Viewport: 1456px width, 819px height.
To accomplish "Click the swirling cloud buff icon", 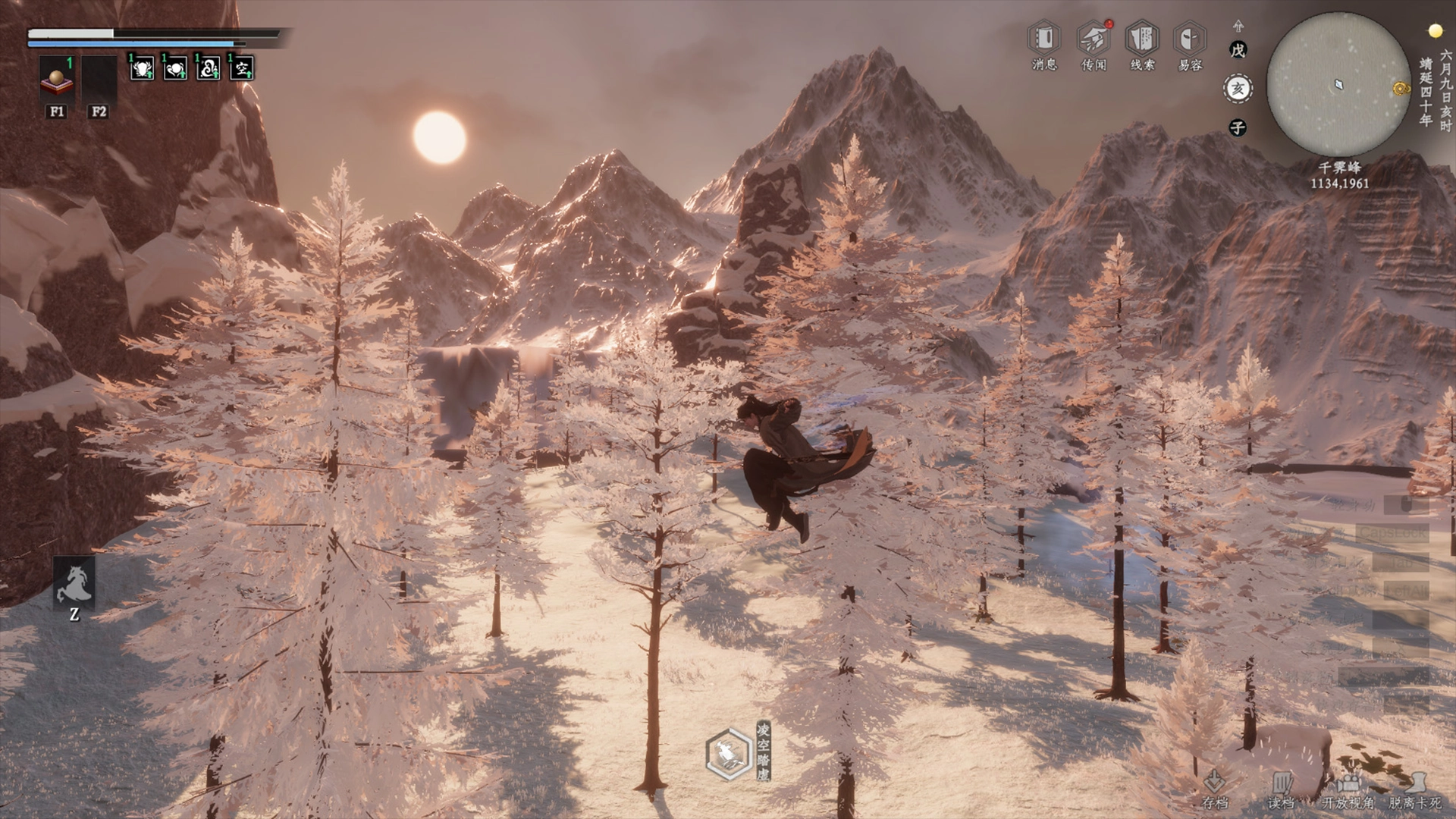I will click(x=209, y=69).
